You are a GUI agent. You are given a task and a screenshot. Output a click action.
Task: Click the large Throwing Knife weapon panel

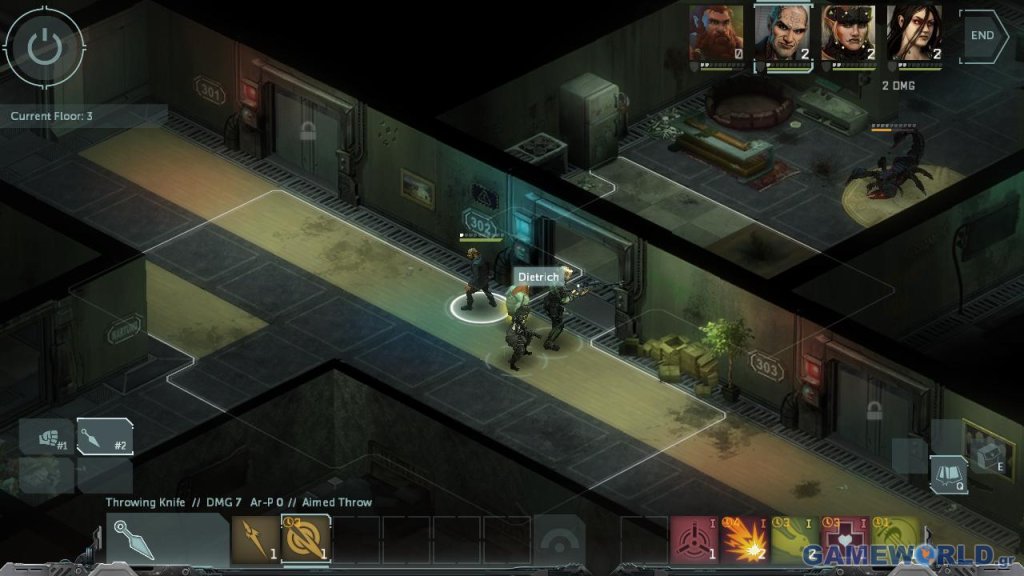coord(168,540)
